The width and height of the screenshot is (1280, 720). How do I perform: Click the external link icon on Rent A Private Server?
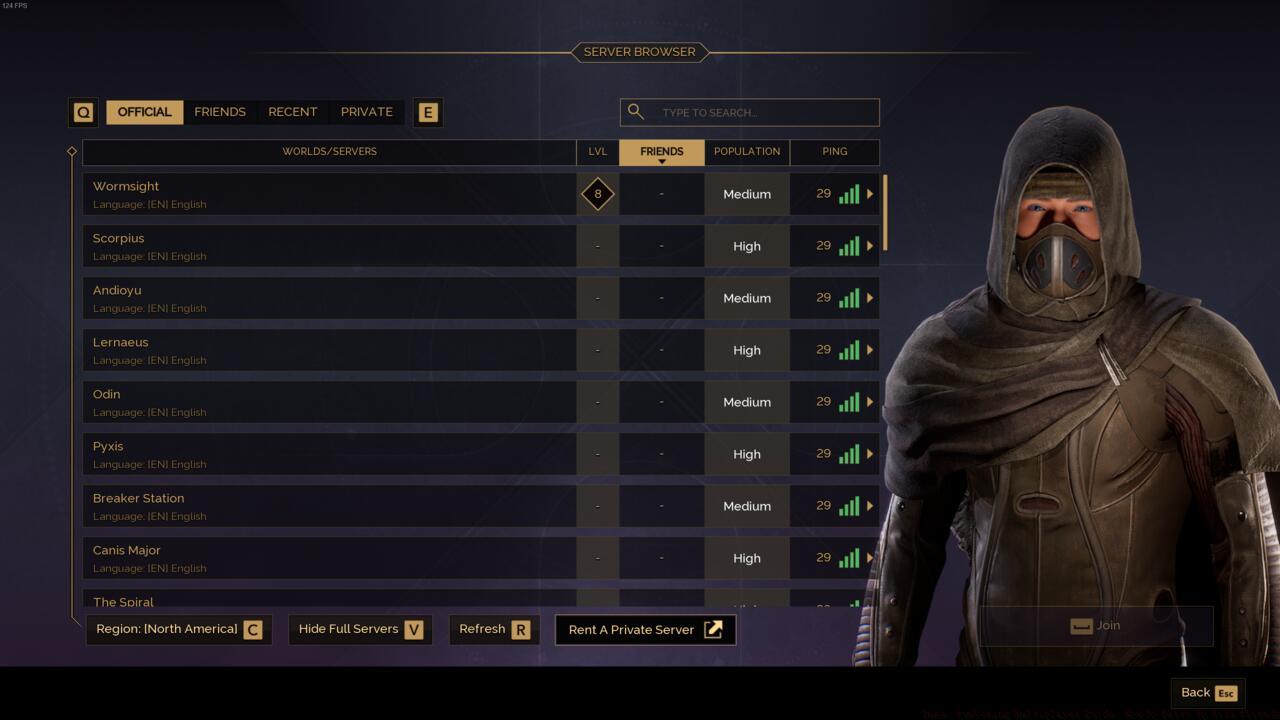[713, 629]
